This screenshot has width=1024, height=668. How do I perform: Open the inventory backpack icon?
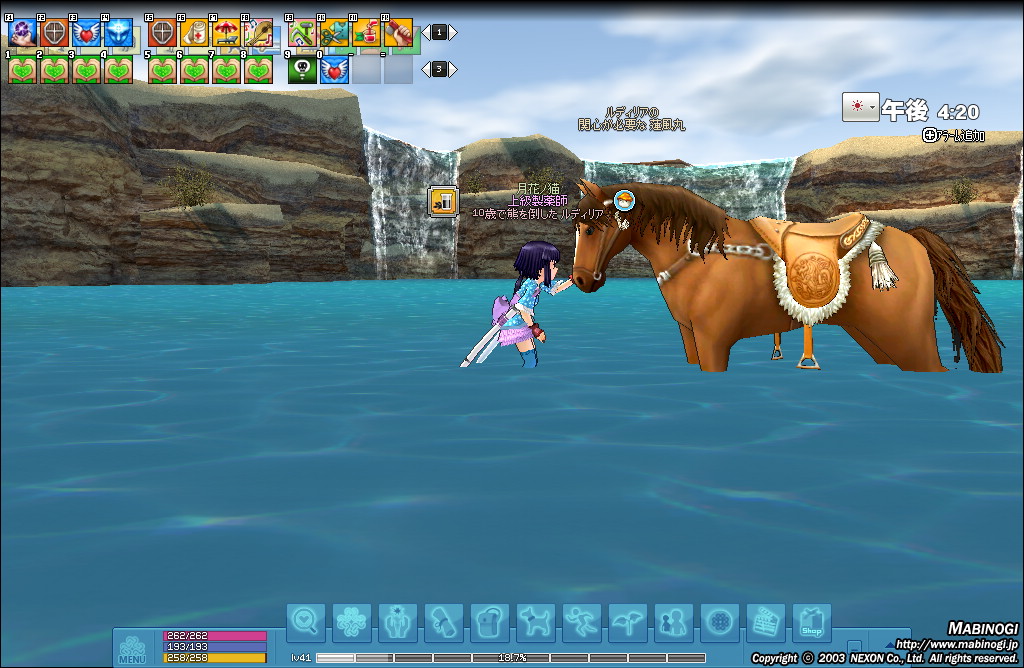[490, 623]
